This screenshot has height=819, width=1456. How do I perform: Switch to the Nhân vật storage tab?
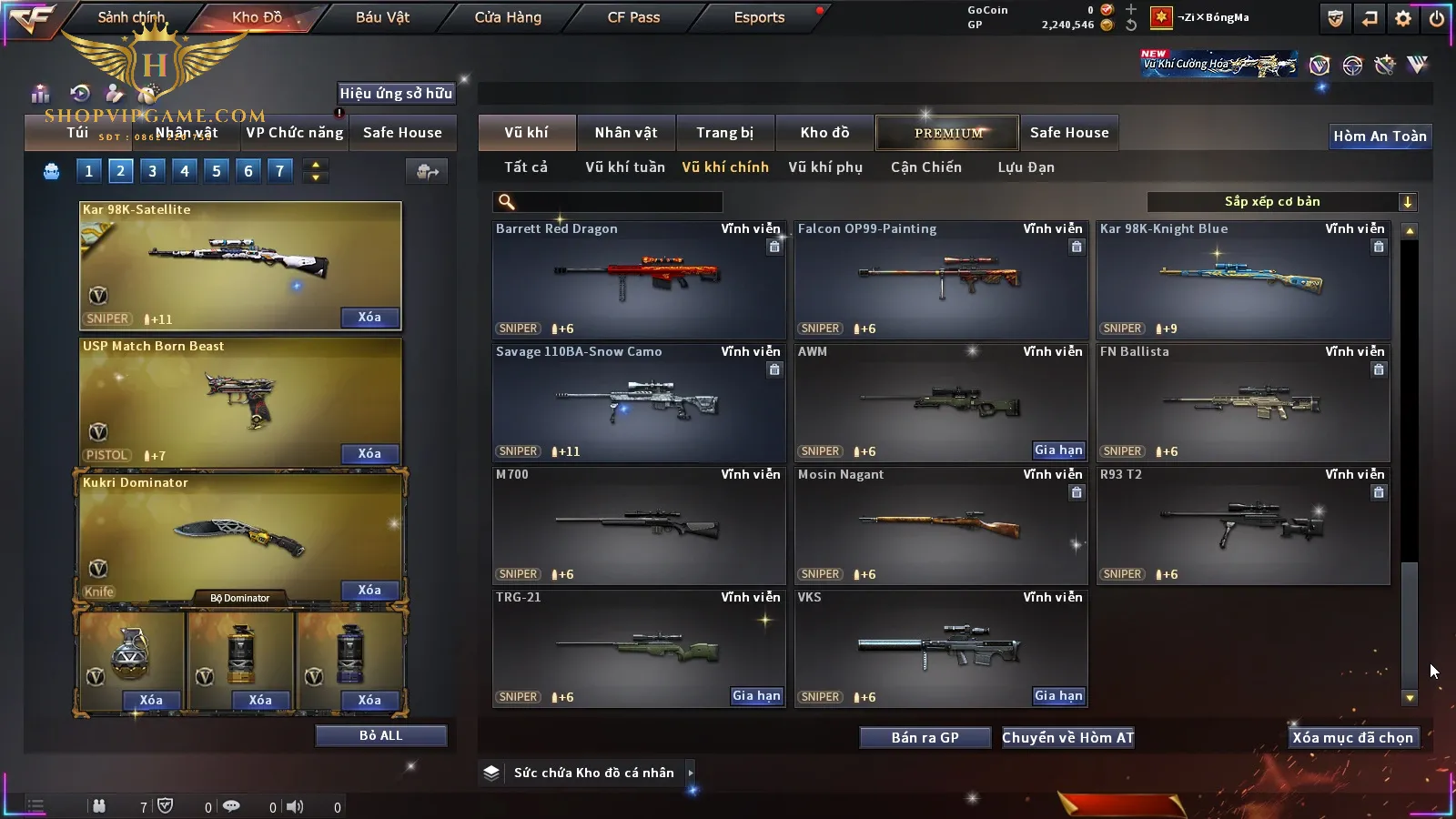click(x=625, y=133)
